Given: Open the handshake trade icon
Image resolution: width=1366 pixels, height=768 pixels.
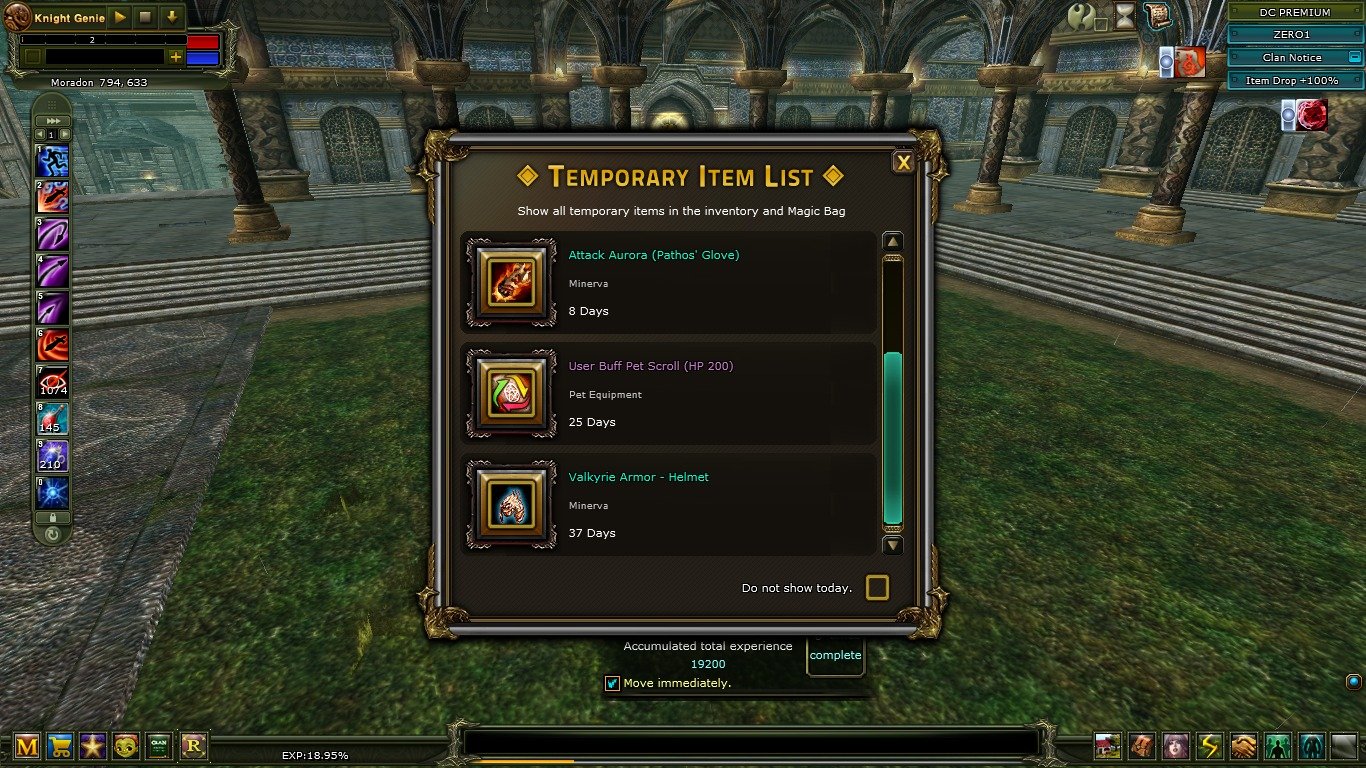Looking at the screenshot, I should [1243, 746].
